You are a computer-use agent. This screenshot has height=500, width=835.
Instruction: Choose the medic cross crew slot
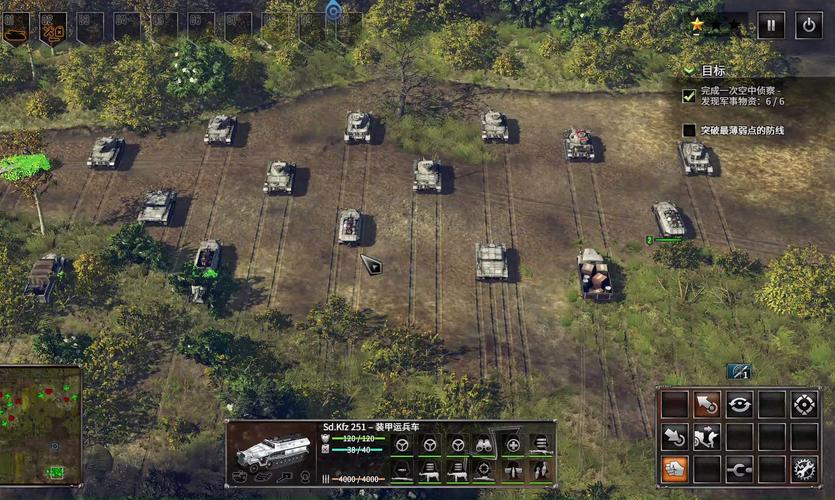click(512, 445)
